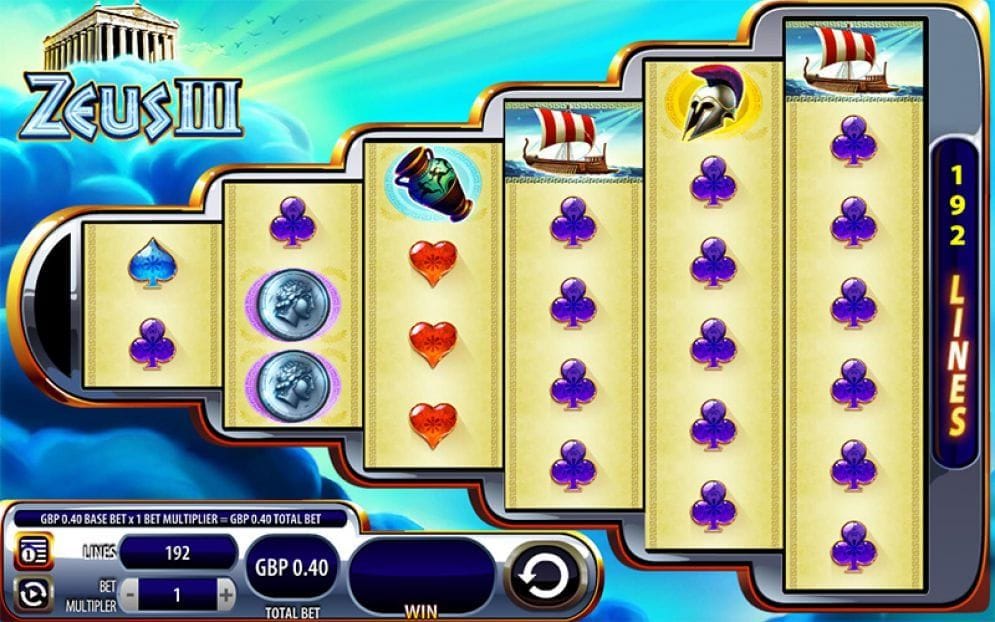Screen dimensions: 995x622
Task: Decrease the bet multiplier with minus
Action: point(131,595)
